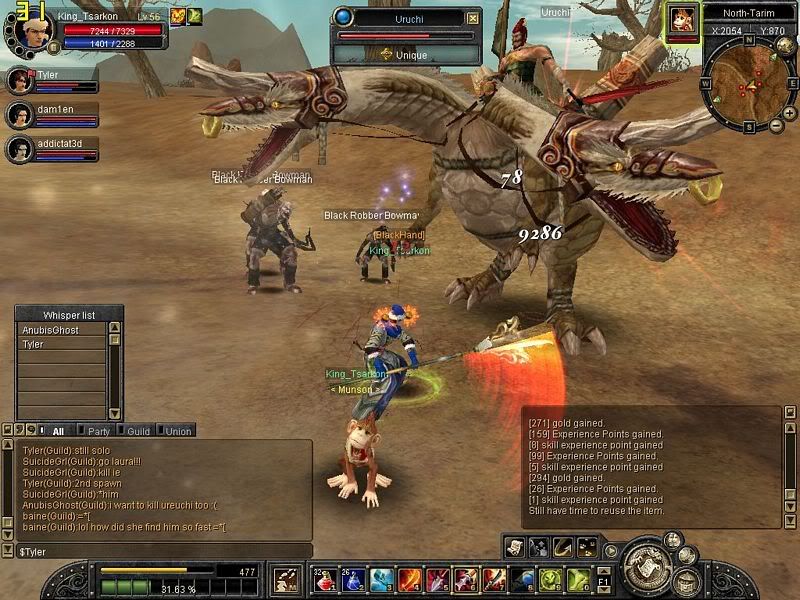Select party member dam1en's portrait
Screen dimensions: 800x600
point(19,115)
